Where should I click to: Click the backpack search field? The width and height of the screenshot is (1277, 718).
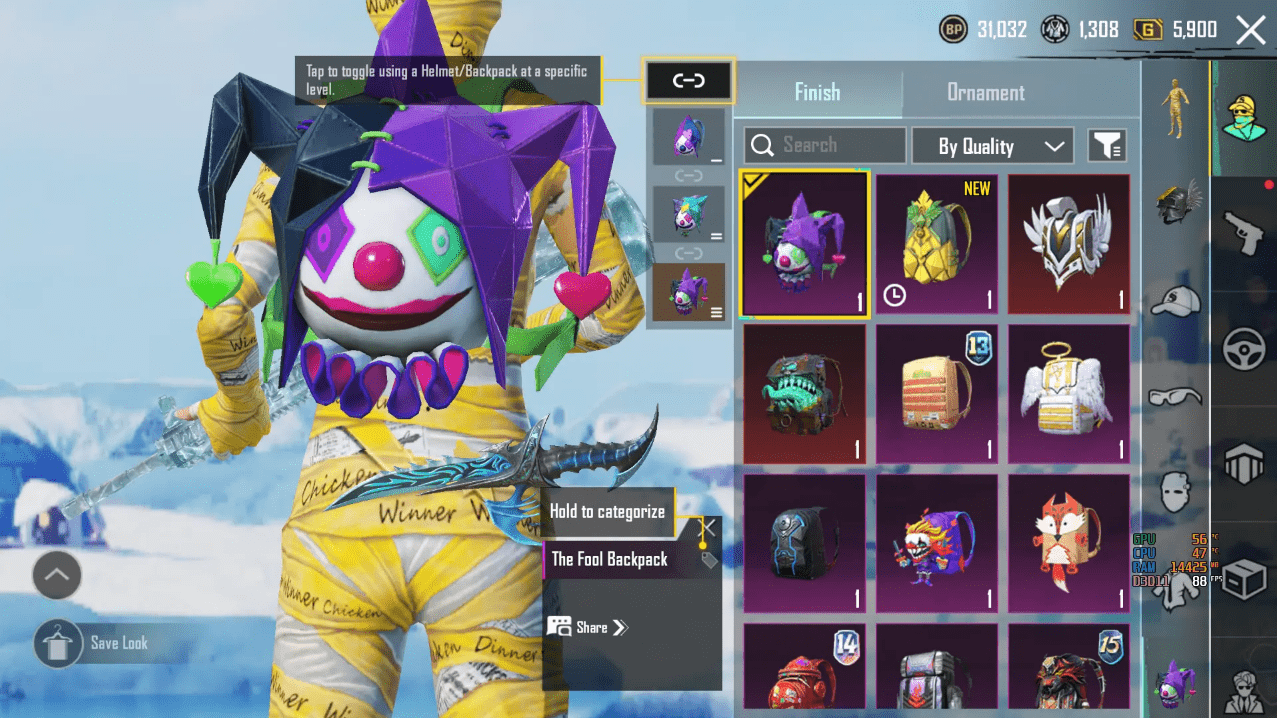click(x=825, y=146)
